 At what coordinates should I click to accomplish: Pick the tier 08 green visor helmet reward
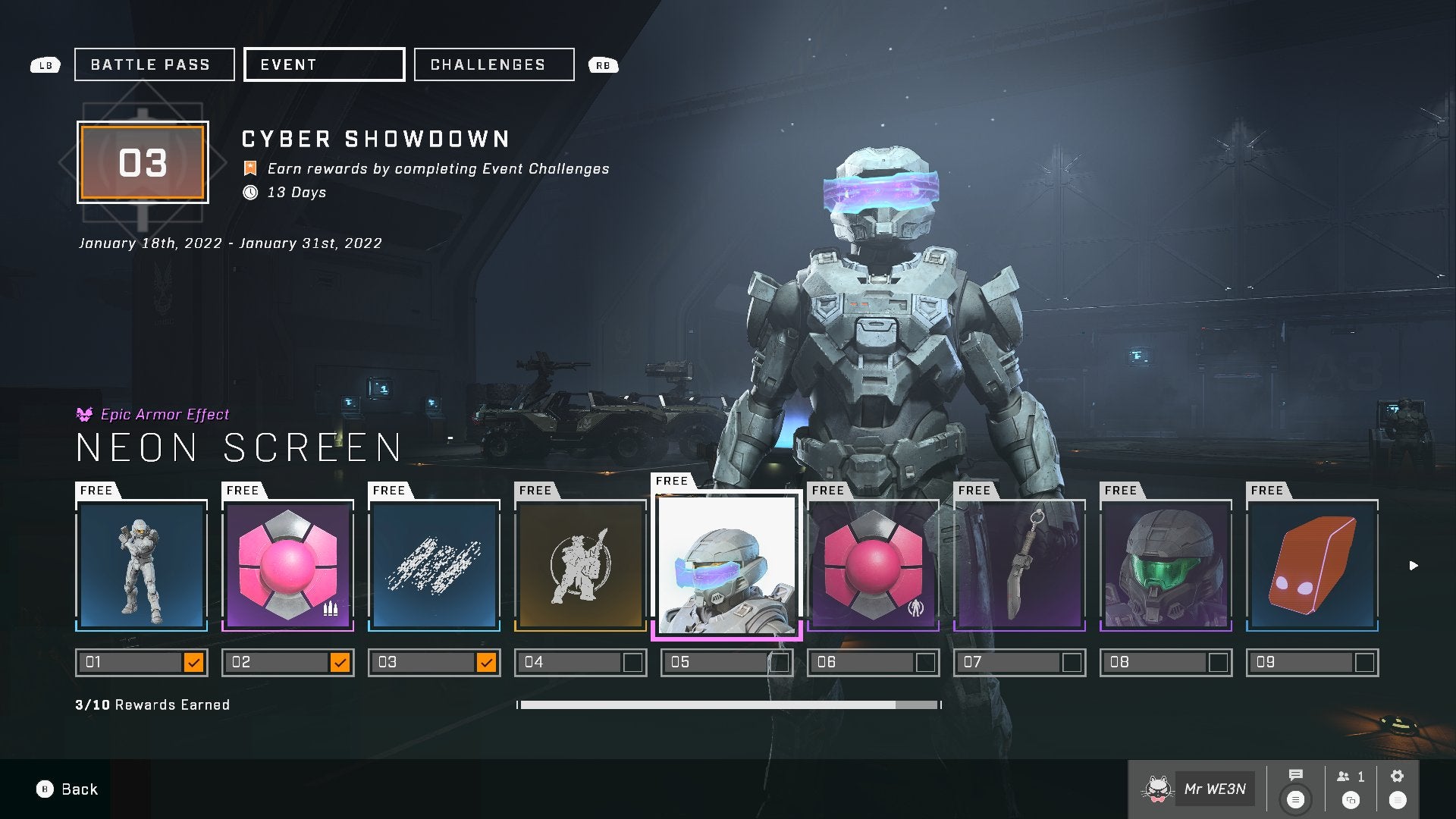pos(1166,565)
